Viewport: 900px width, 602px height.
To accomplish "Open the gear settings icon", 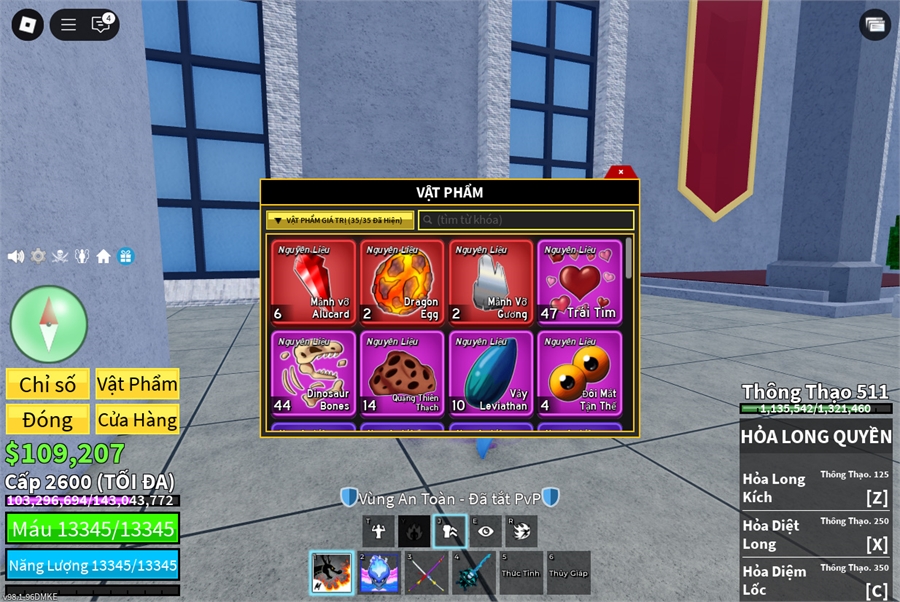I will pyautogui.click(x=38, y=256).
